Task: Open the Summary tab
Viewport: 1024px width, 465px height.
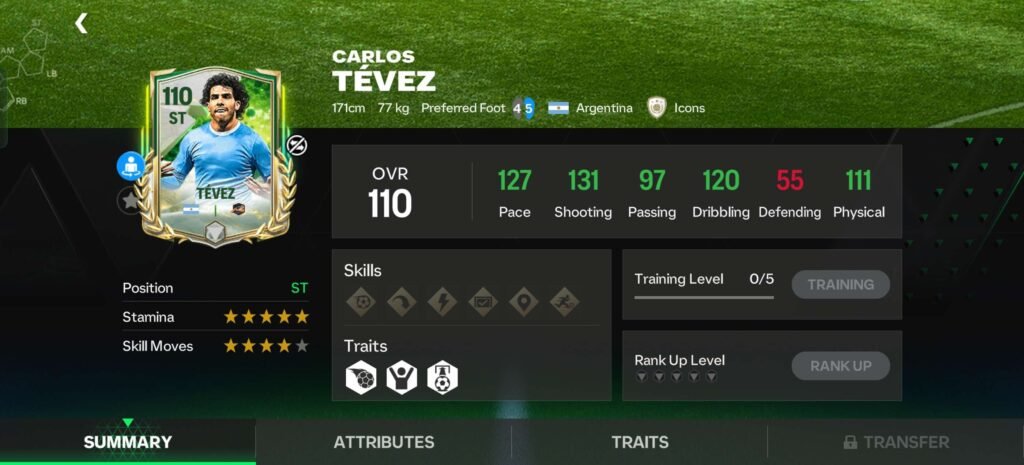Action: 127,442
